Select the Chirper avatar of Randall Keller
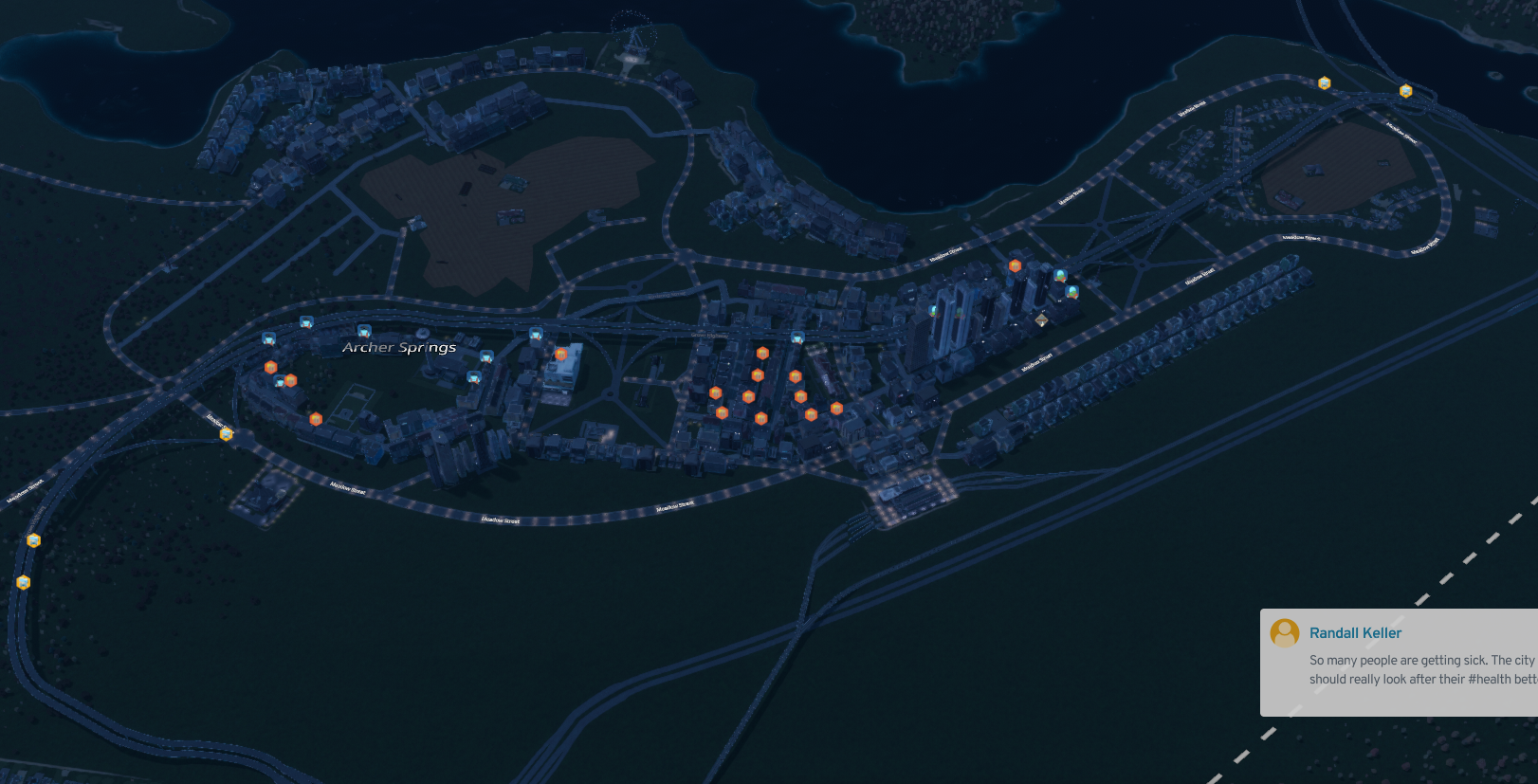 point(1285,632)
